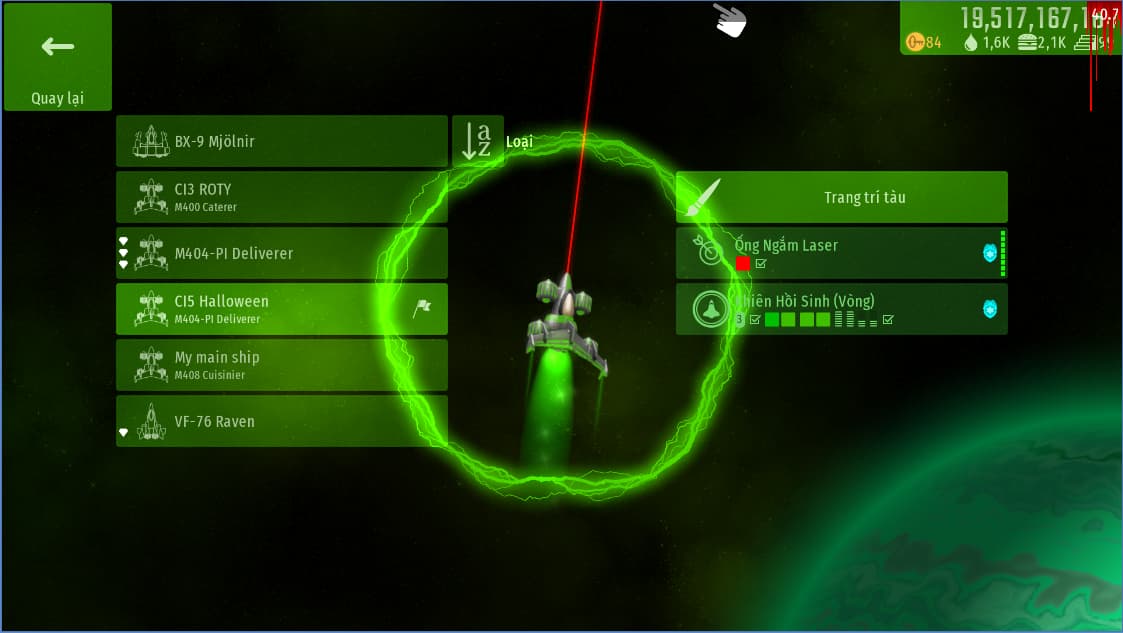Choose the CI3 ROTY ship row

point(281,197)
